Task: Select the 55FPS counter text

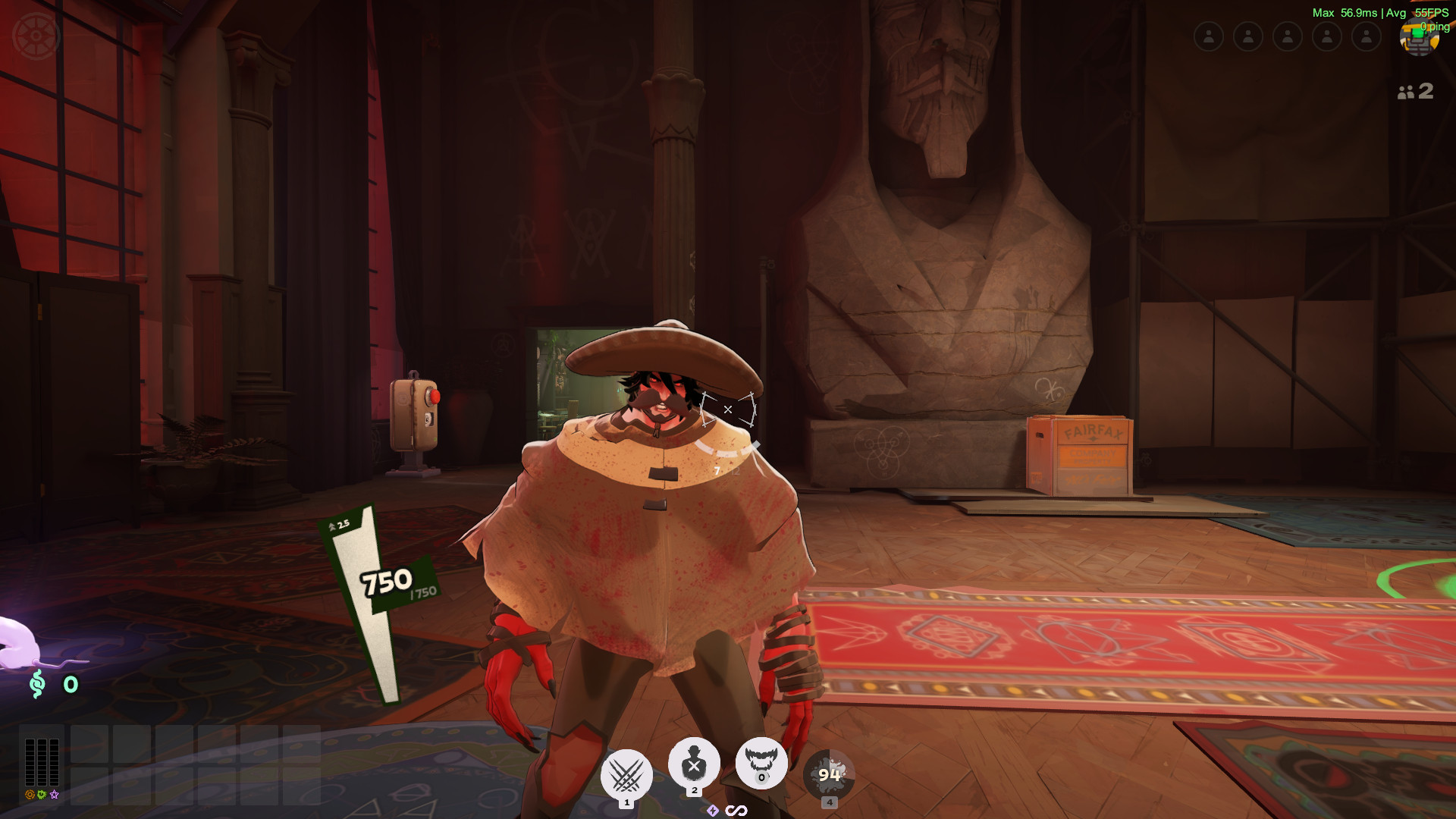Action: [x=1433, y=13]
